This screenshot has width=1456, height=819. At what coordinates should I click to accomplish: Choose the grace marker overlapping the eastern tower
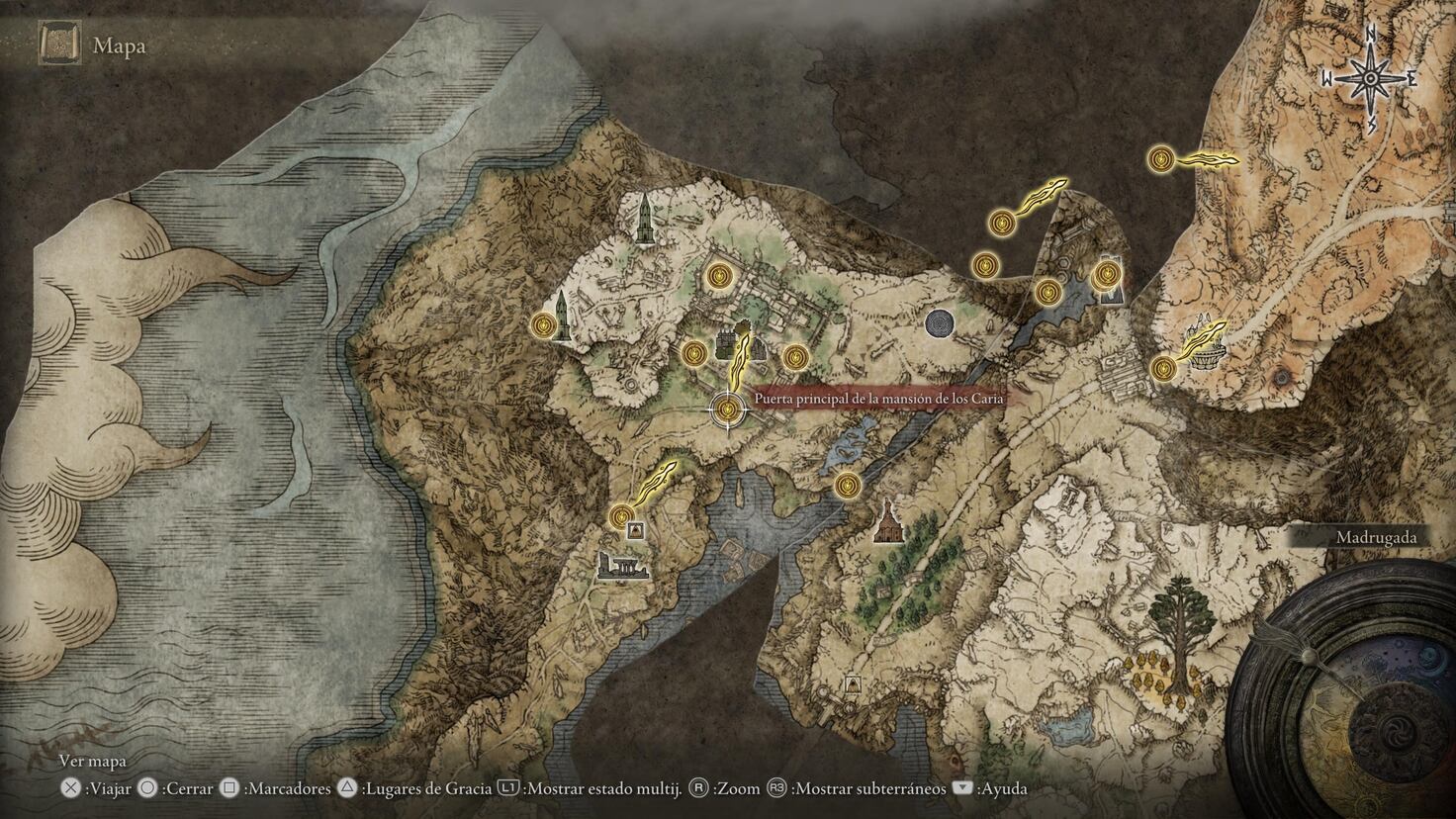coord(1105,274)
